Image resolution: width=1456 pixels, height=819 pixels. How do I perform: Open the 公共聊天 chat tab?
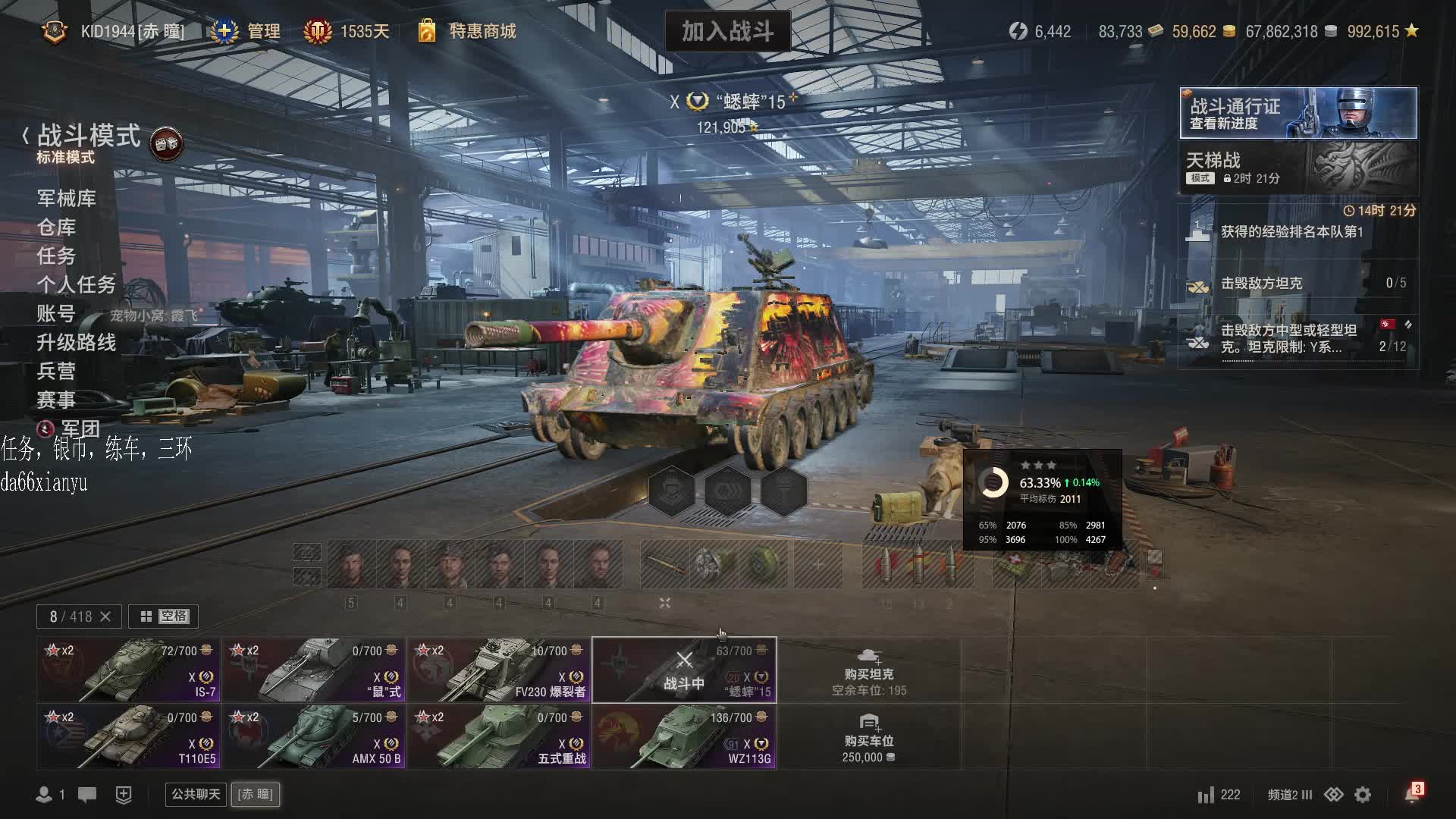point(196,794)
